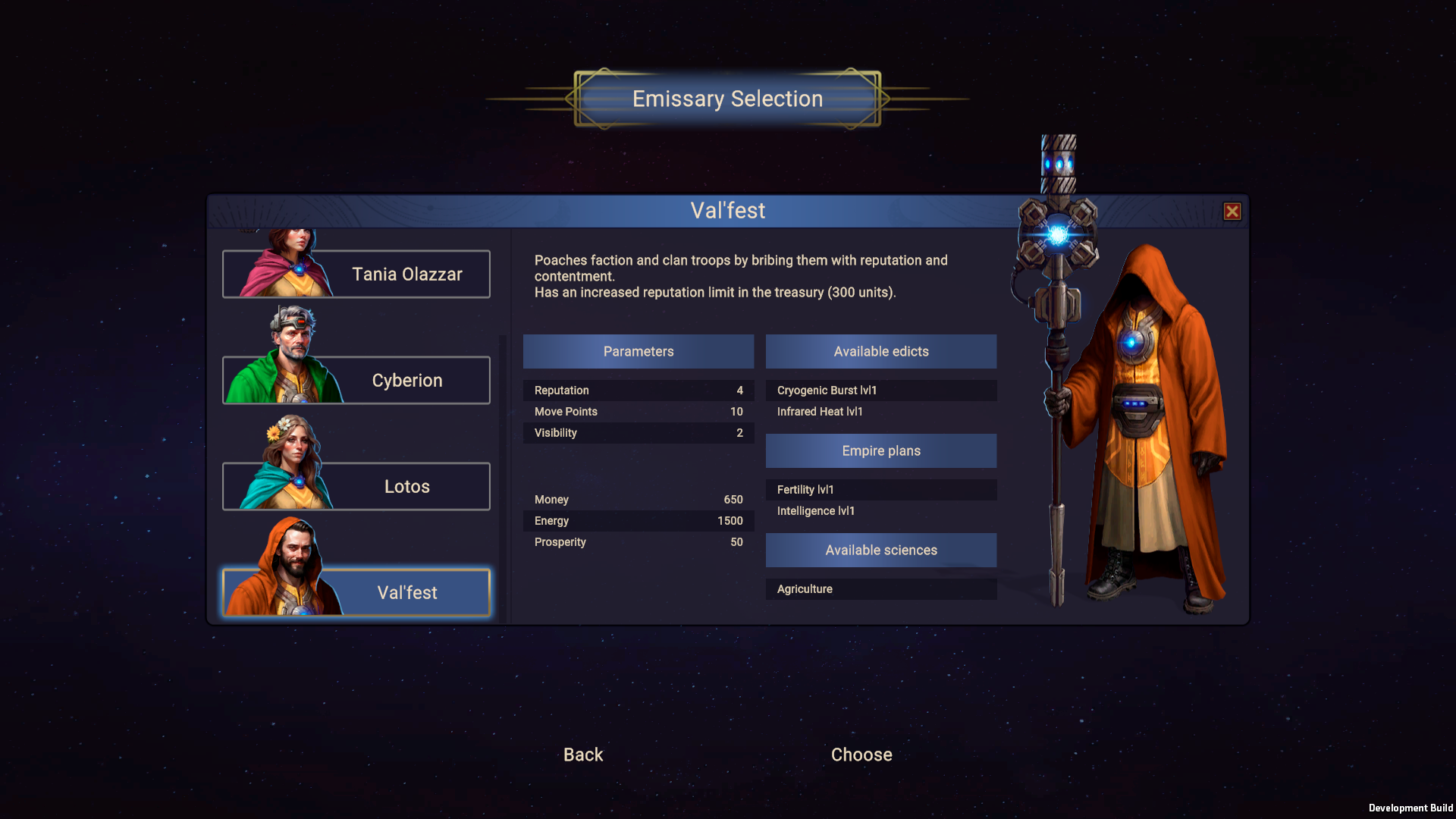Select the Cyberion roster entry
Screen dimensions: 1456x819
pos(407,380)
